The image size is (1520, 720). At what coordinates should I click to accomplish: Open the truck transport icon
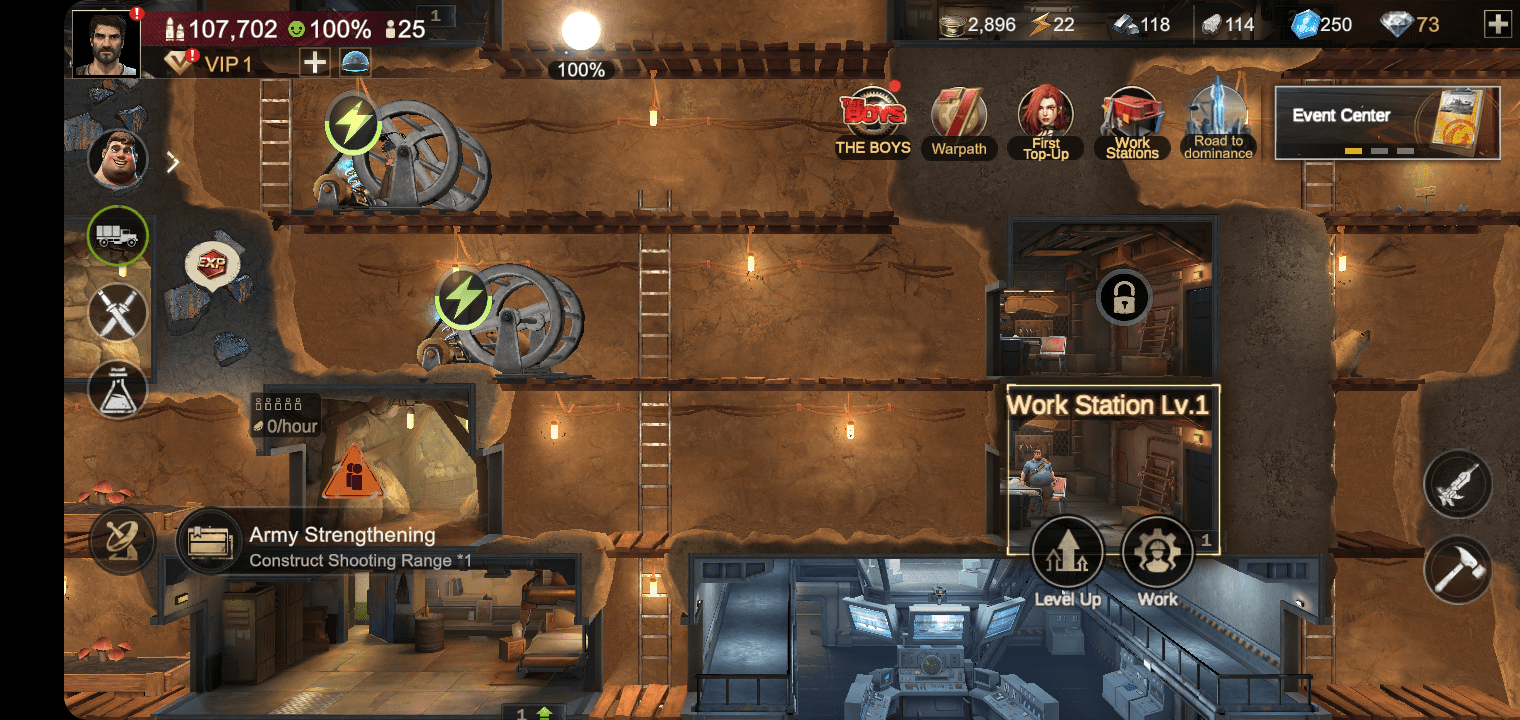click(117, 237)
